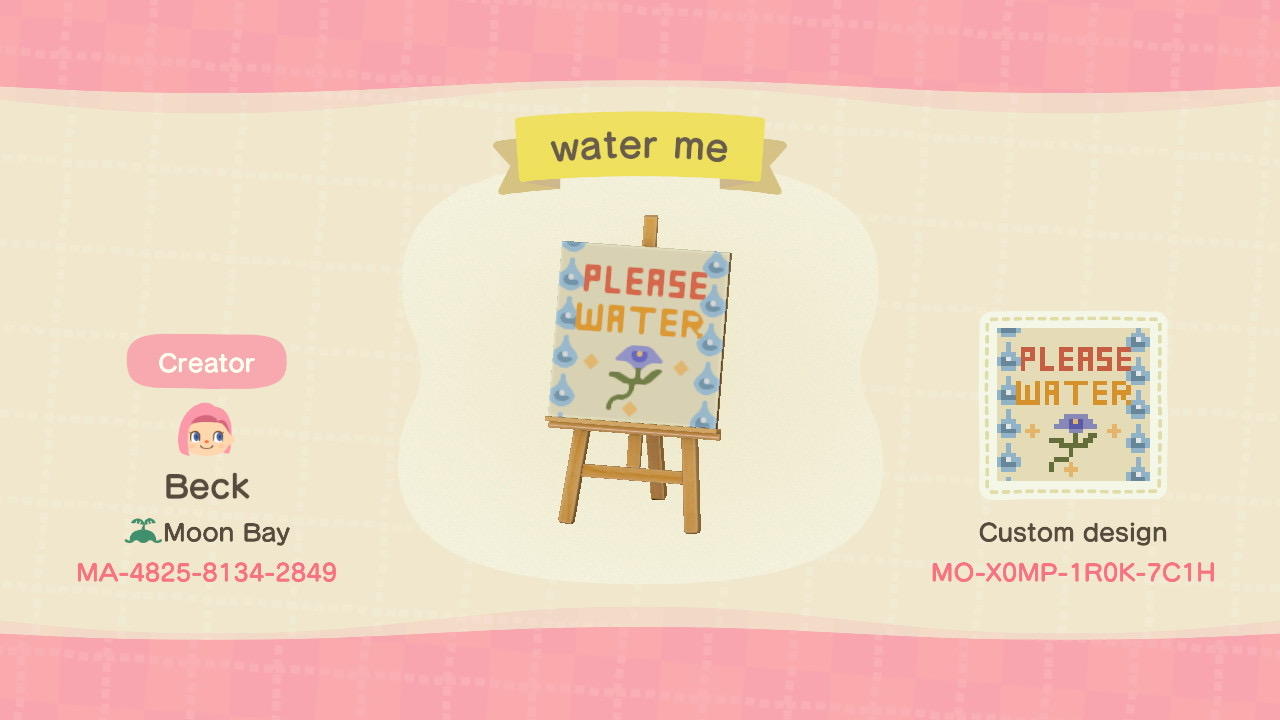1280x720 pixels.
Task: Pick the yellow banner color swatch
Action: point(640,146)
